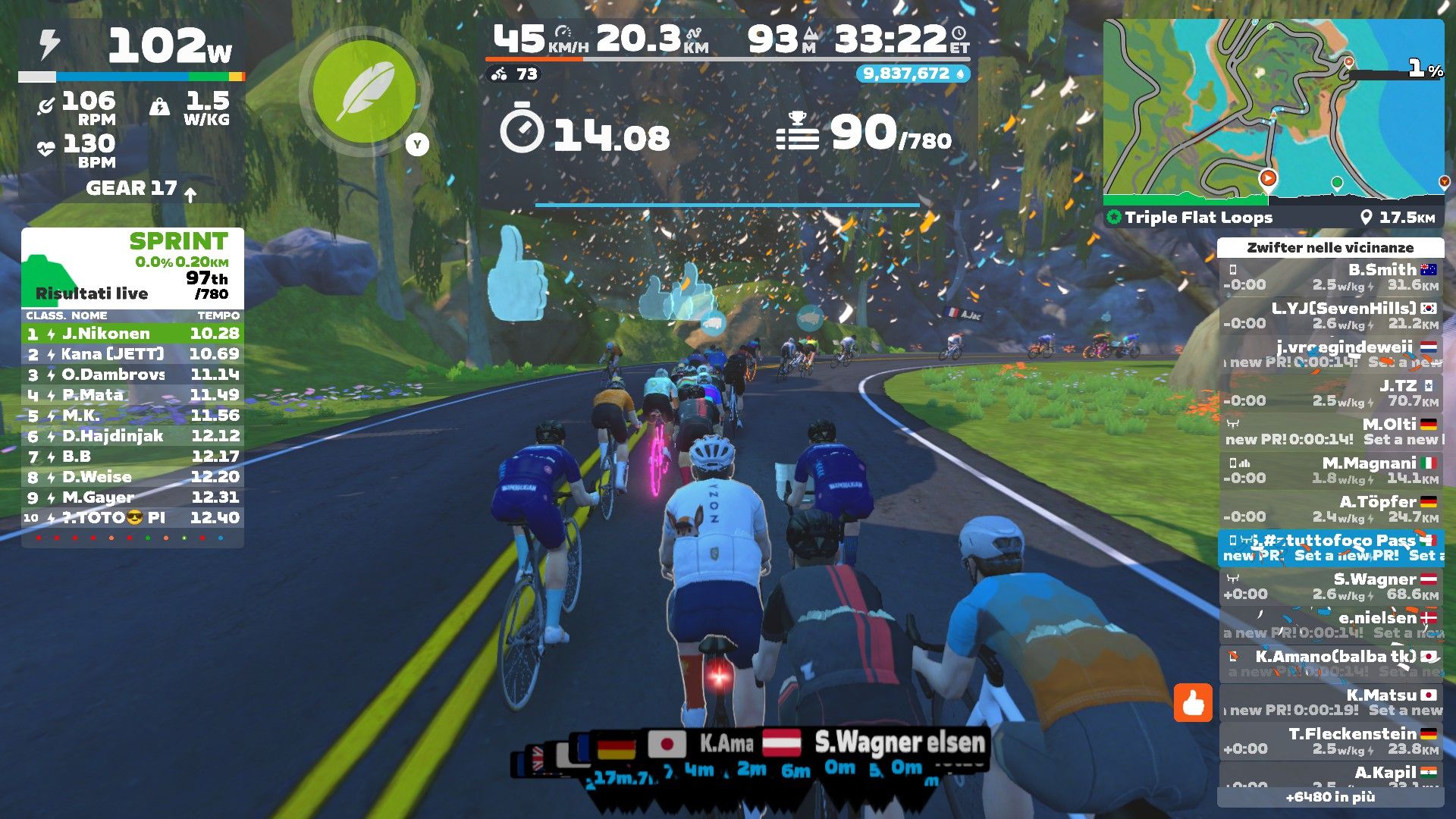This screenshot has height=819, width=1456.
Task: Choose M.Magnani from the nearby Zwifters list
Action: 1331,470
